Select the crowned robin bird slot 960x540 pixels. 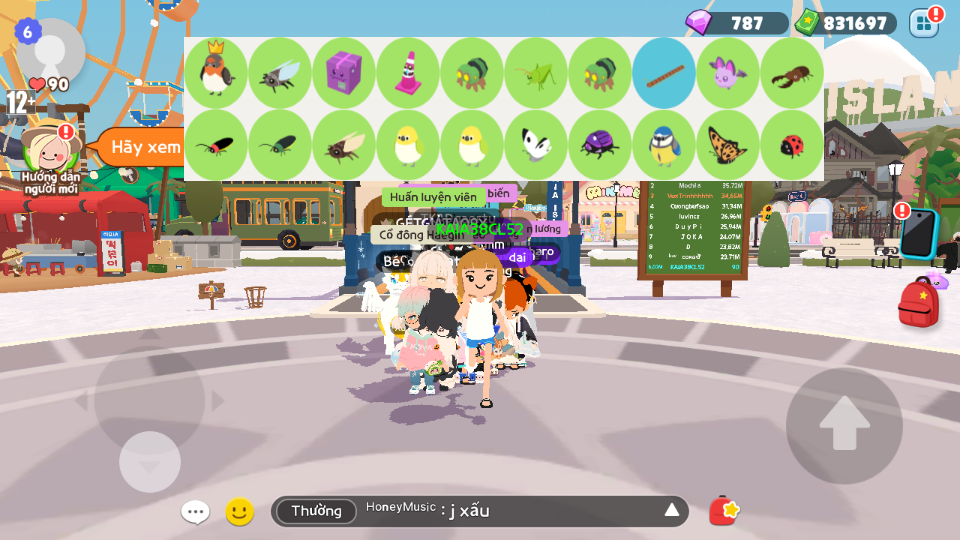click(216, 73)
